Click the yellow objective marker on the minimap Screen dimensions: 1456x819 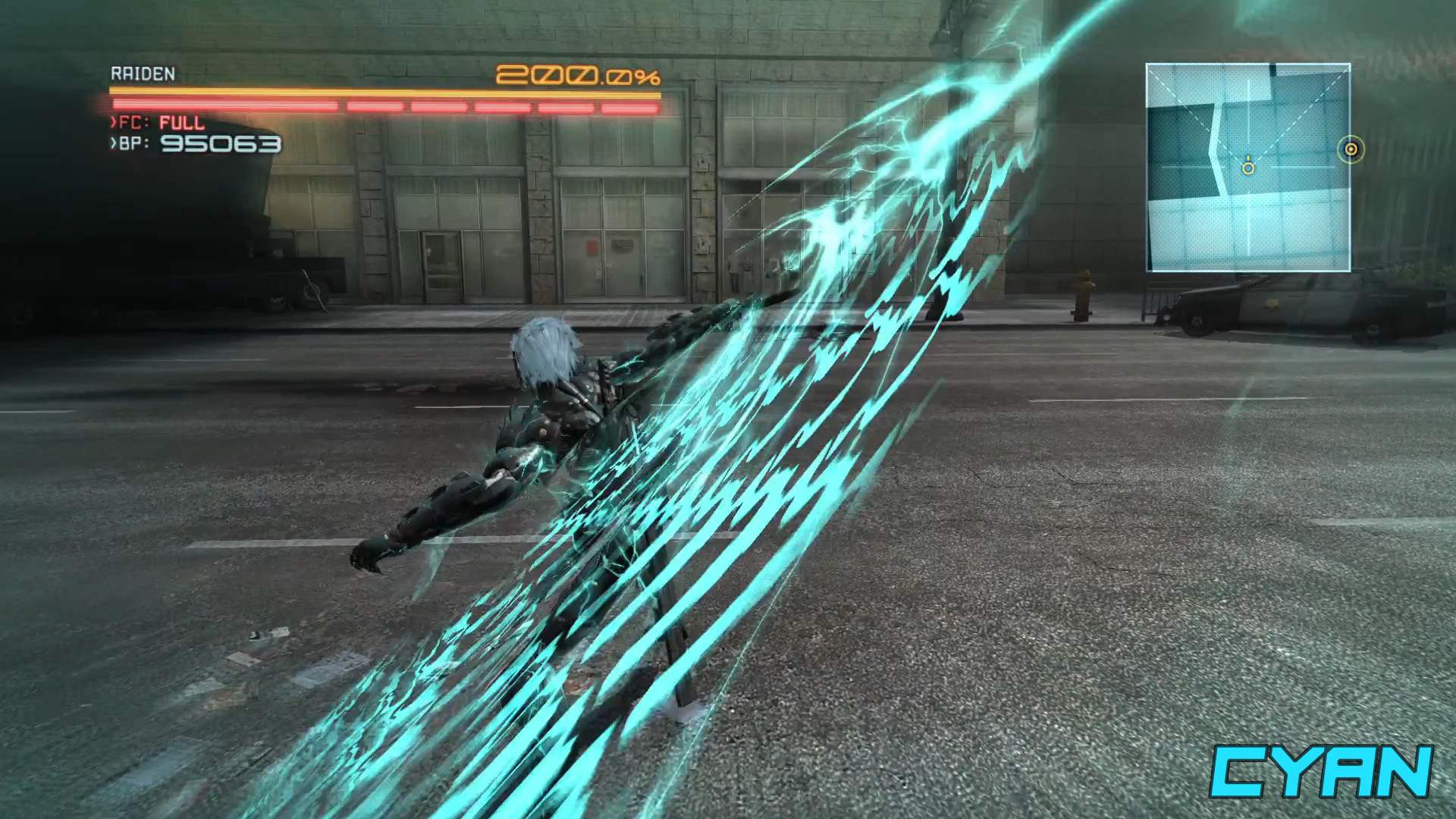coord(1249,168)
